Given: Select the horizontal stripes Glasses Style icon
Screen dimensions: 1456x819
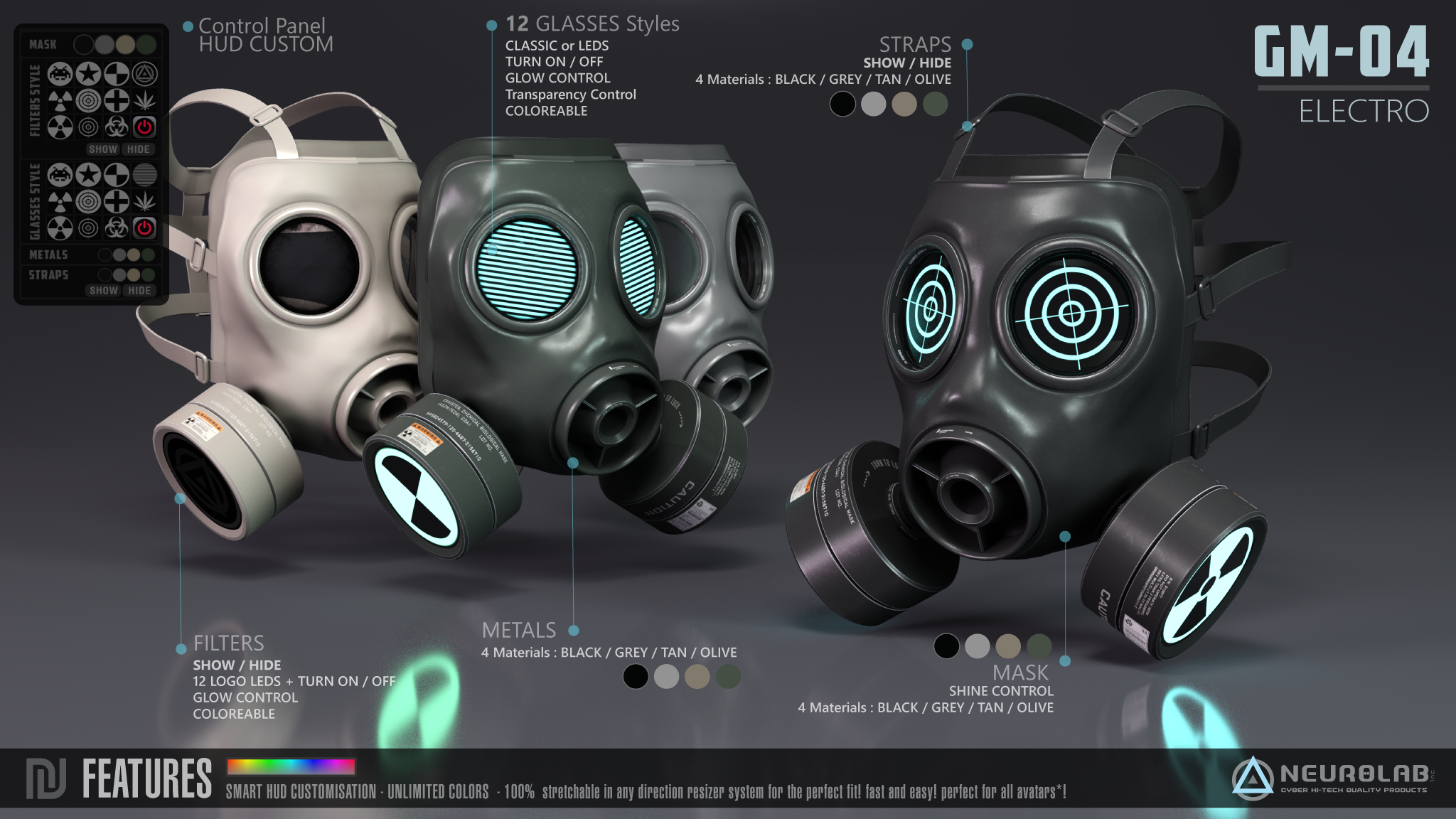Looking at the screenshot, I should pyautogui.click(x=145, y=174).
